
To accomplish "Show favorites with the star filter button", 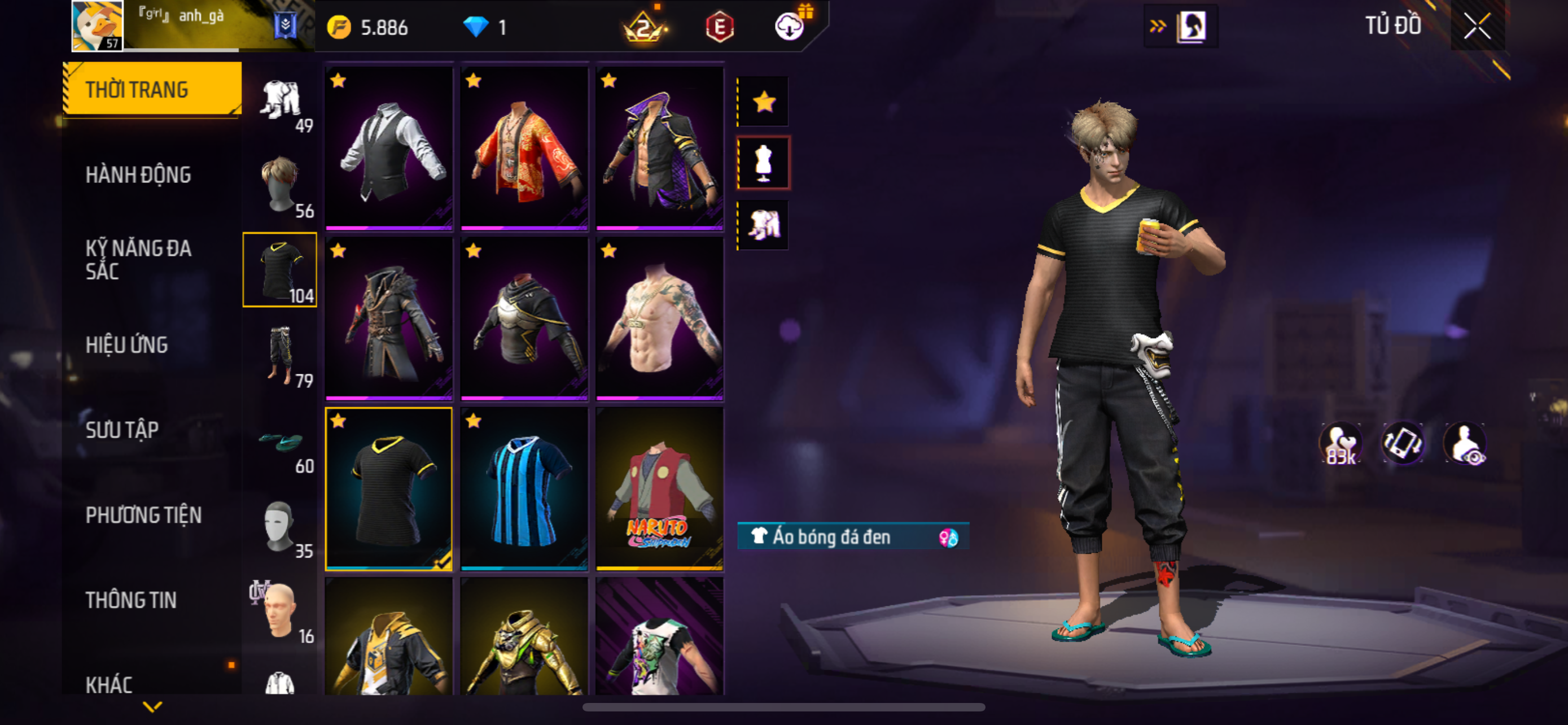I will (x=763, y=102).
